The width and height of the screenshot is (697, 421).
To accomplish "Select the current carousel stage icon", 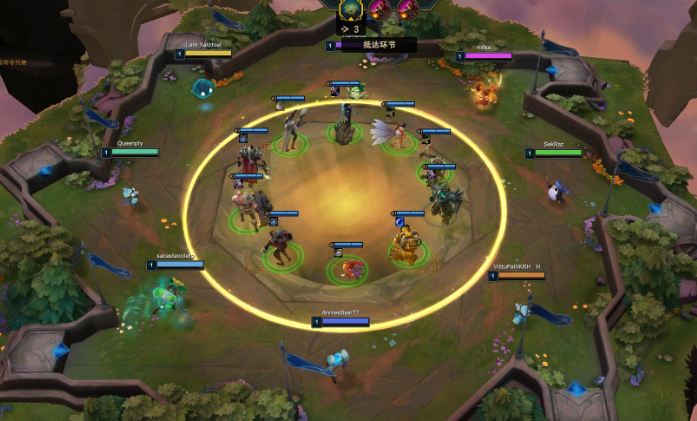I will (x=351, y=10).
